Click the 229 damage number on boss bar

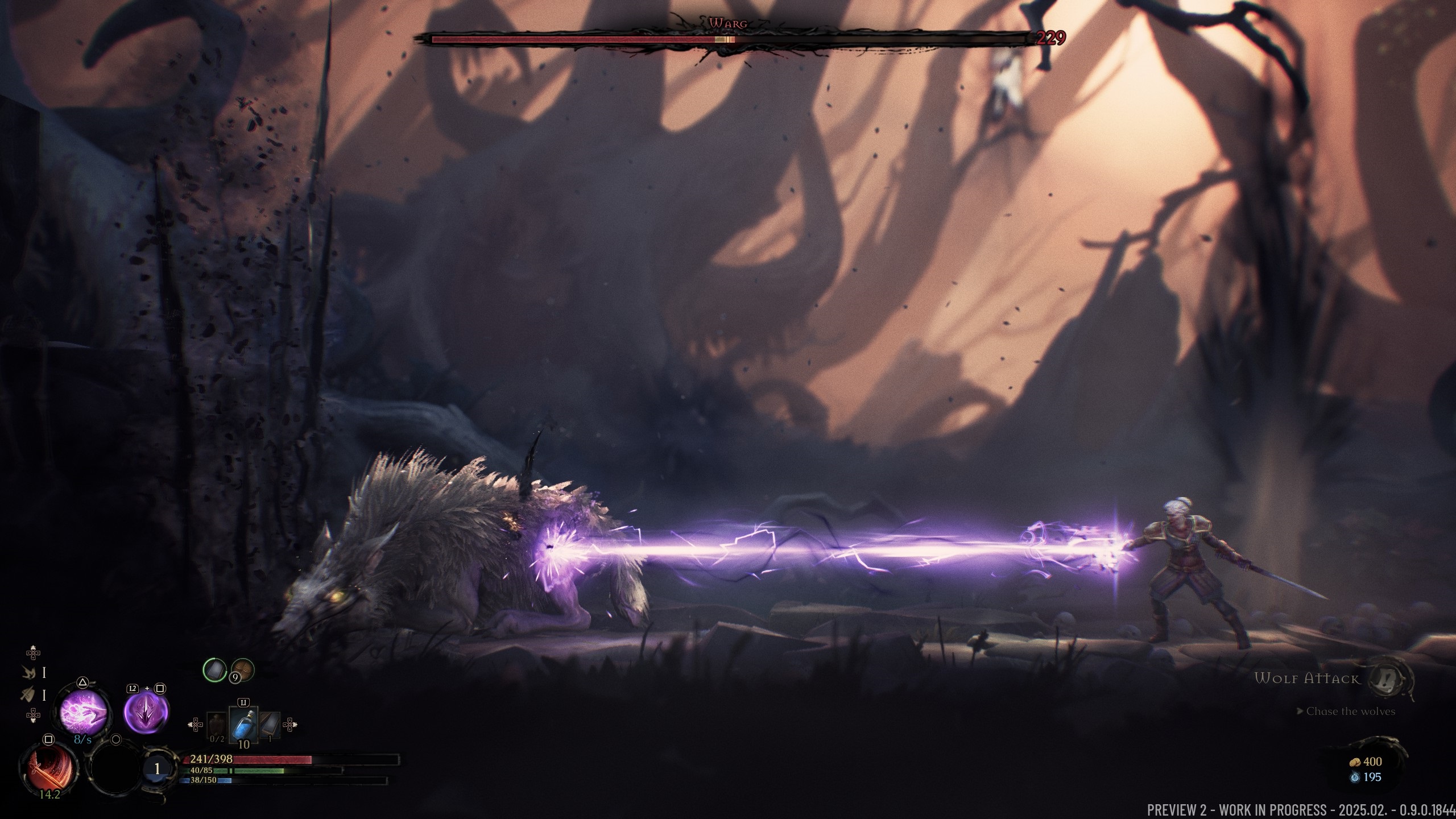[x=1050, y=39]
